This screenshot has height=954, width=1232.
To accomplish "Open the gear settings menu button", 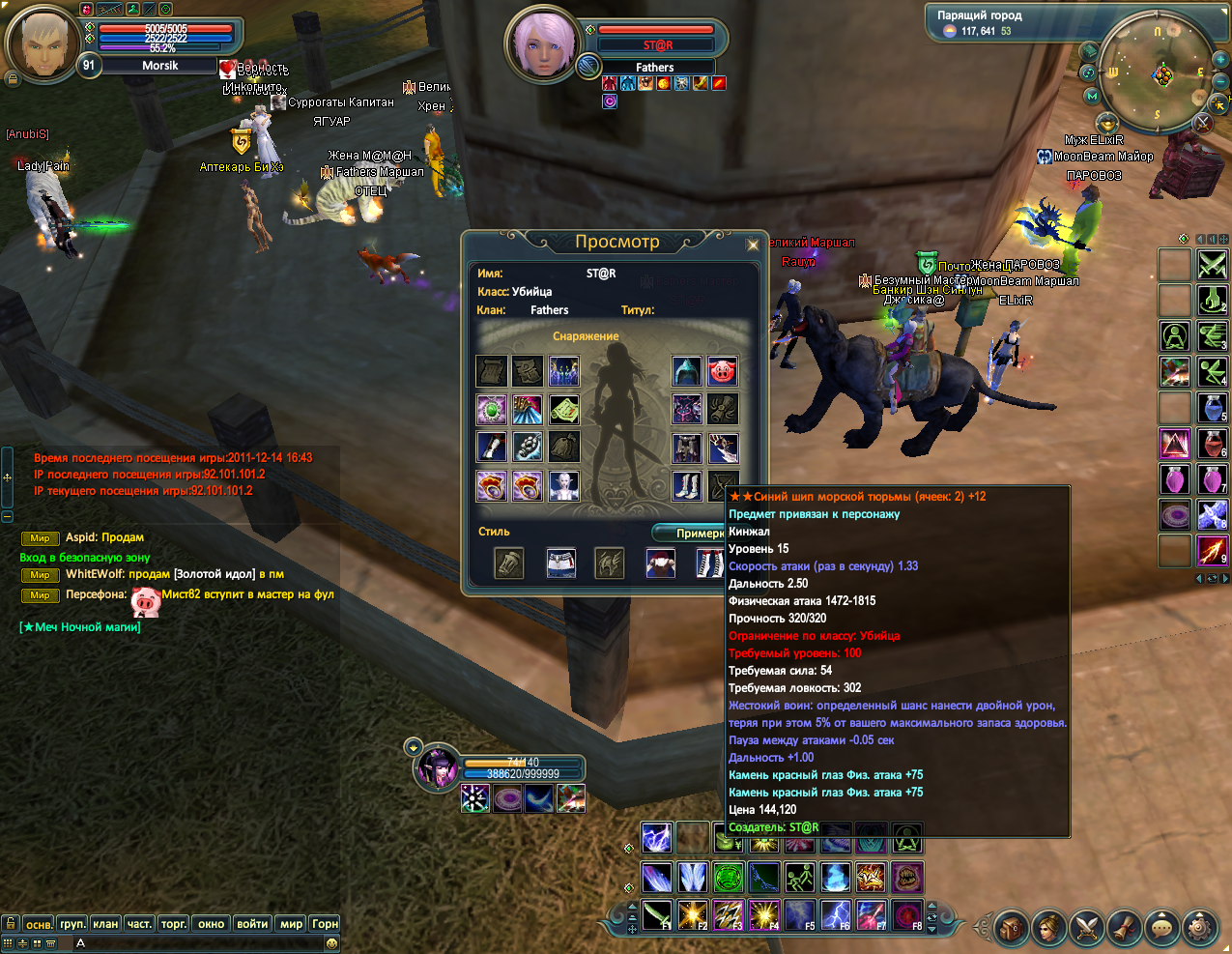I will coord(1200,929).
